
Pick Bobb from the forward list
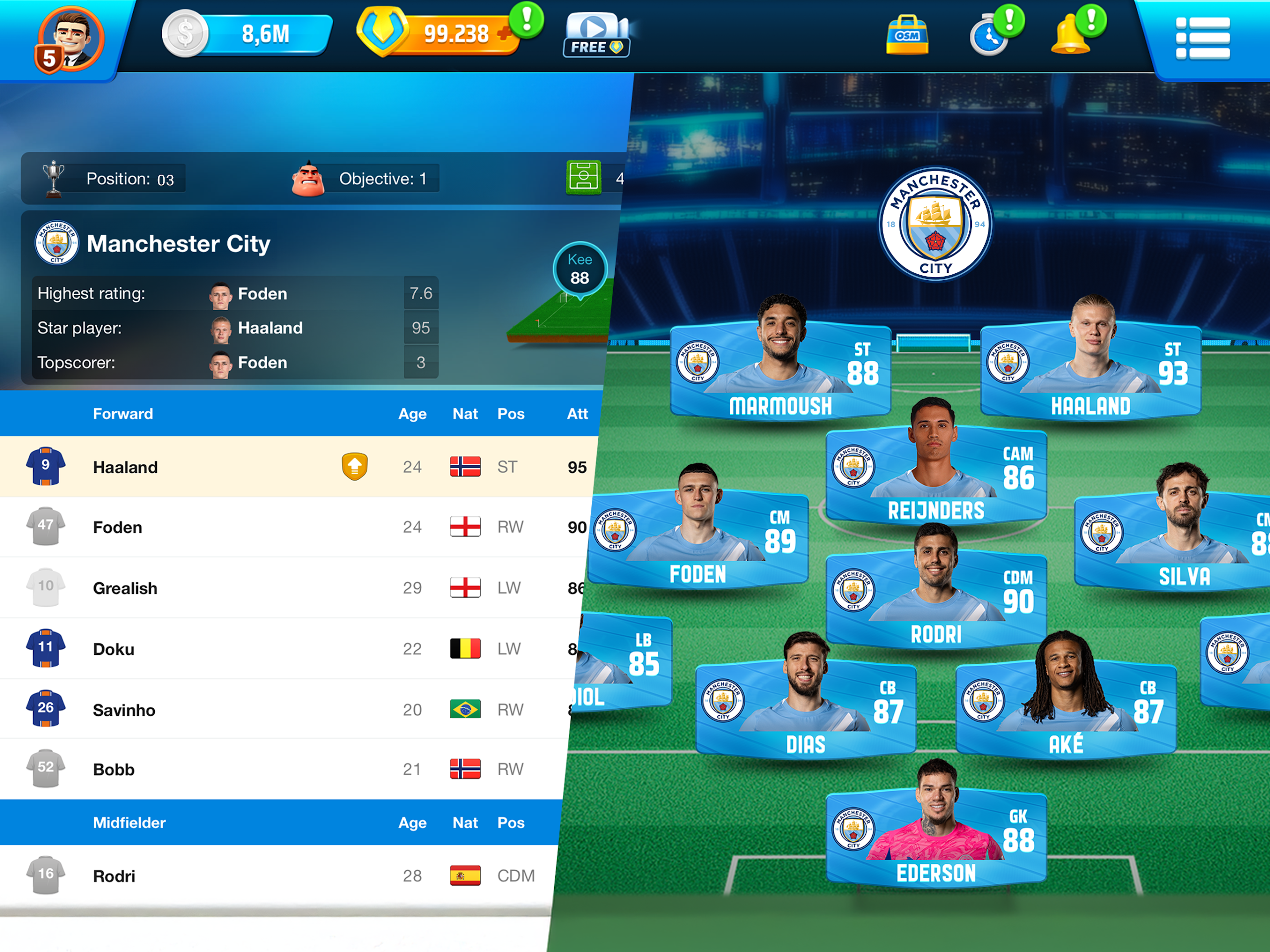(114, 769)
